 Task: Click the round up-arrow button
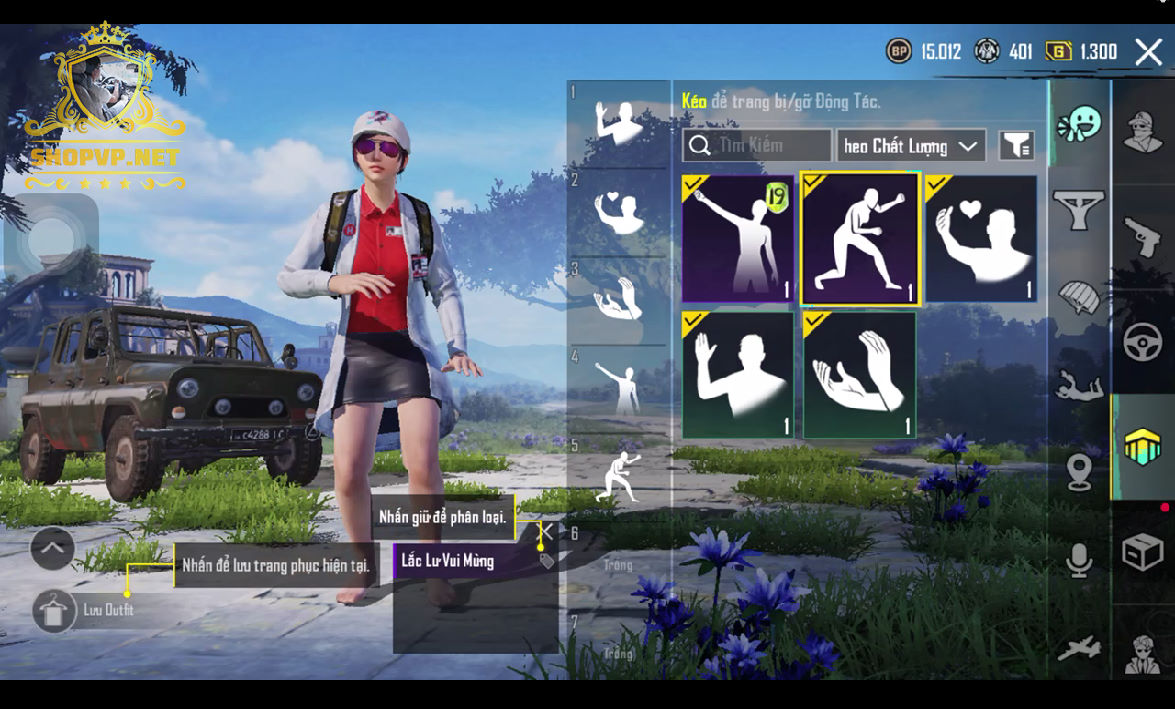53,548
